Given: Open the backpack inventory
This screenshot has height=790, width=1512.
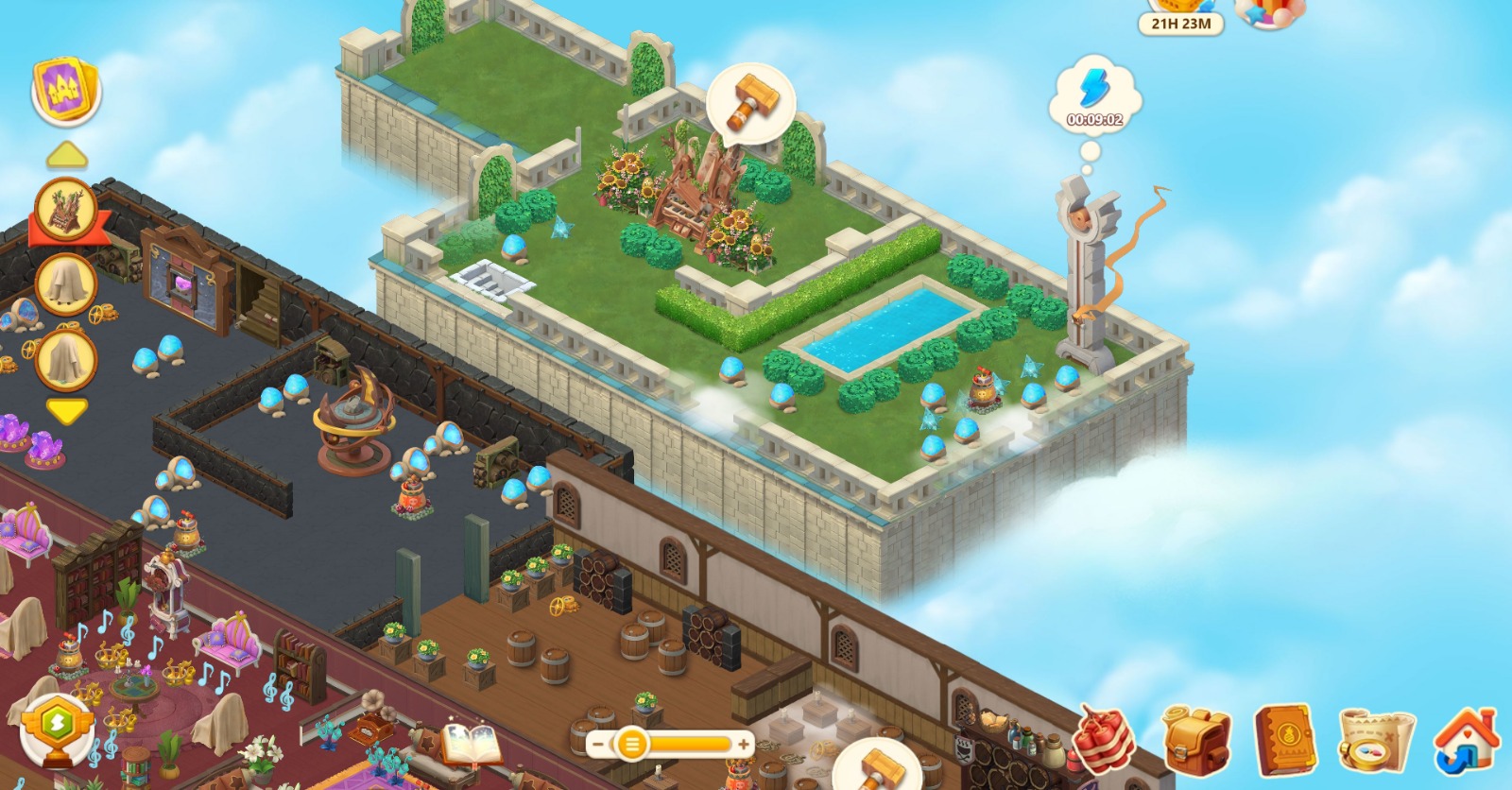Looking at the screenshot, I should 1195,741.
